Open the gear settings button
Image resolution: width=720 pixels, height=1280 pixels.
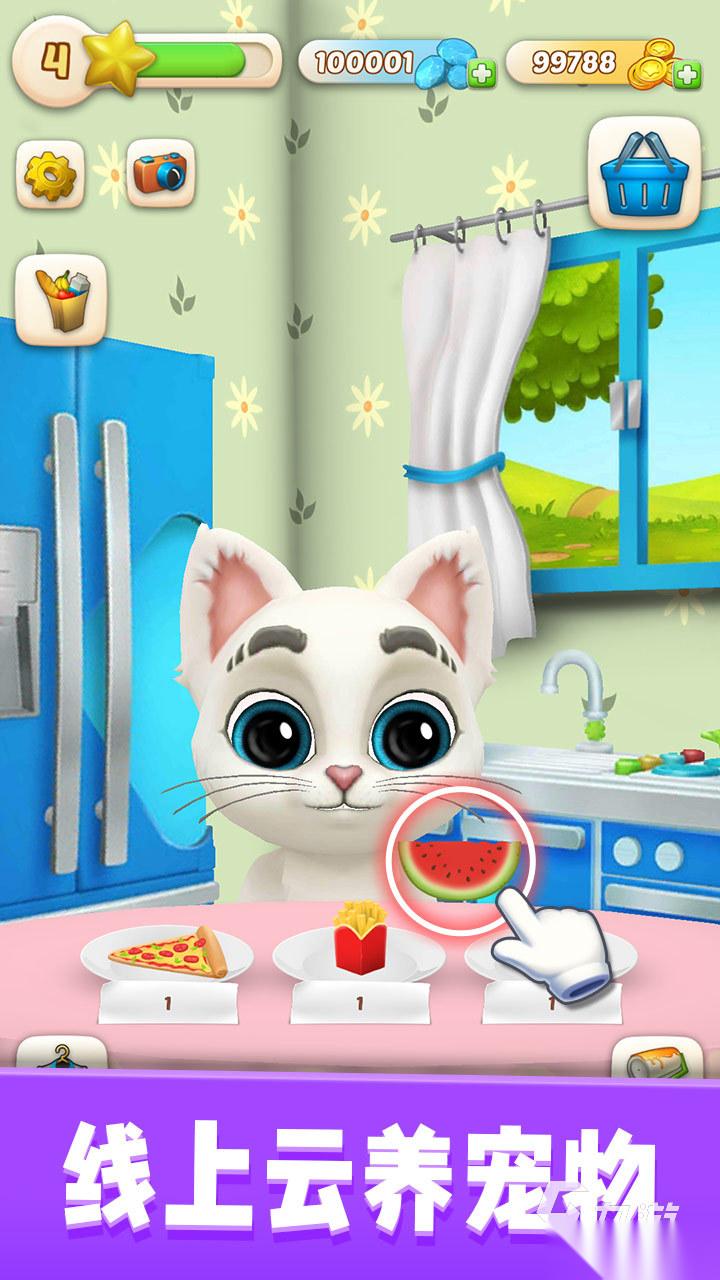tap(49, 174)
